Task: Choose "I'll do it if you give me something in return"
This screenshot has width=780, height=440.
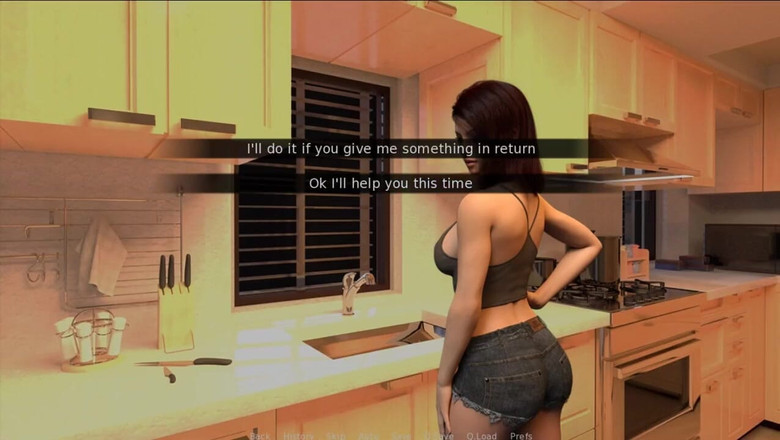Action: pyautogui.click(x=391, y=149)
